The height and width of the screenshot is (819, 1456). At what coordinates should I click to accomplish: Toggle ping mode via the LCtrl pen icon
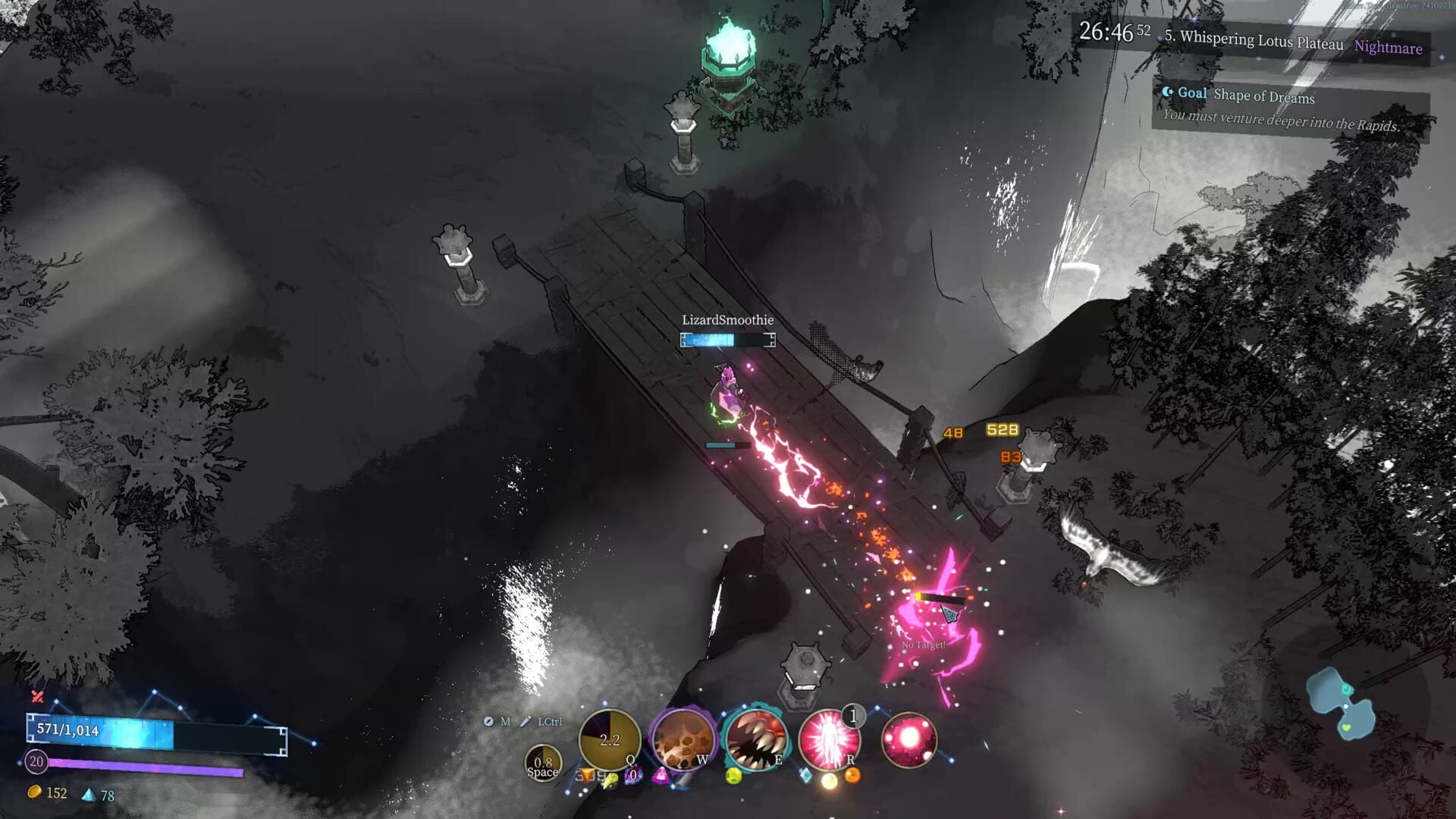tap(526, 722)
